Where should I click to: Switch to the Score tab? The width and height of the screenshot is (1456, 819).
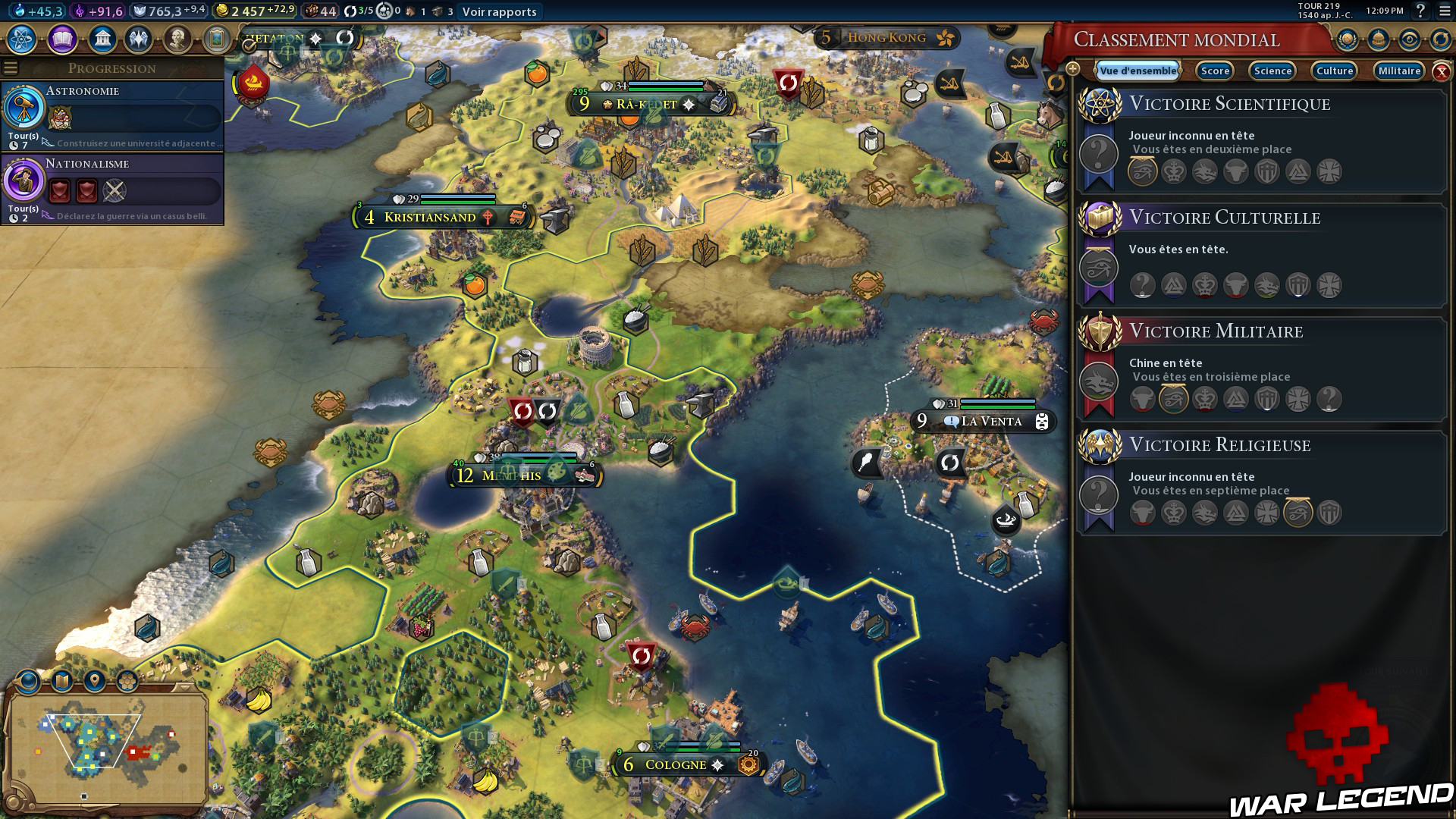coord(1214,71)
